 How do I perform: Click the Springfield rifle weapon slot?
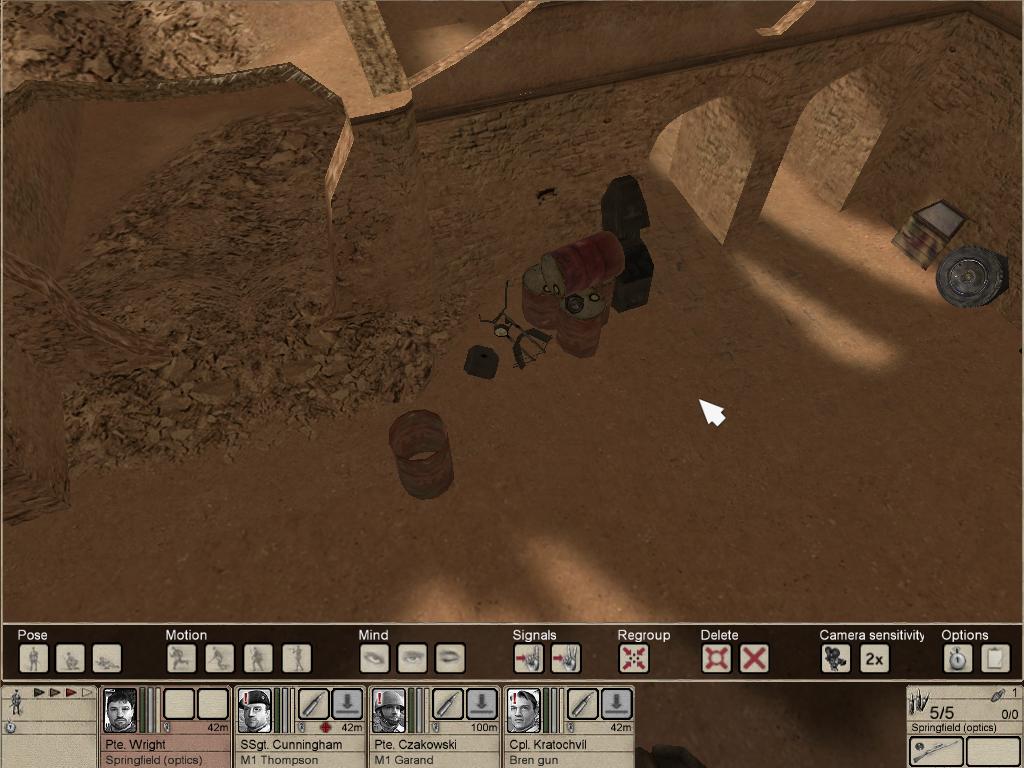(937, 750)
